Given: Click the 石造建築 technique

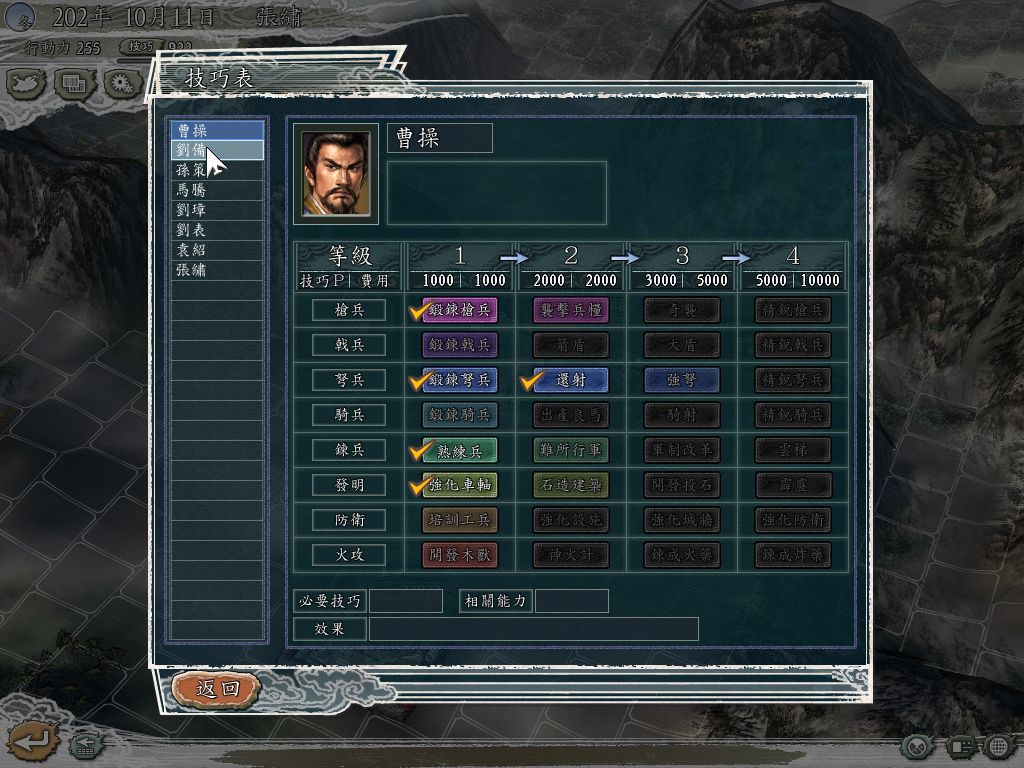Looking at the screenshot, I should pos(570,486).
